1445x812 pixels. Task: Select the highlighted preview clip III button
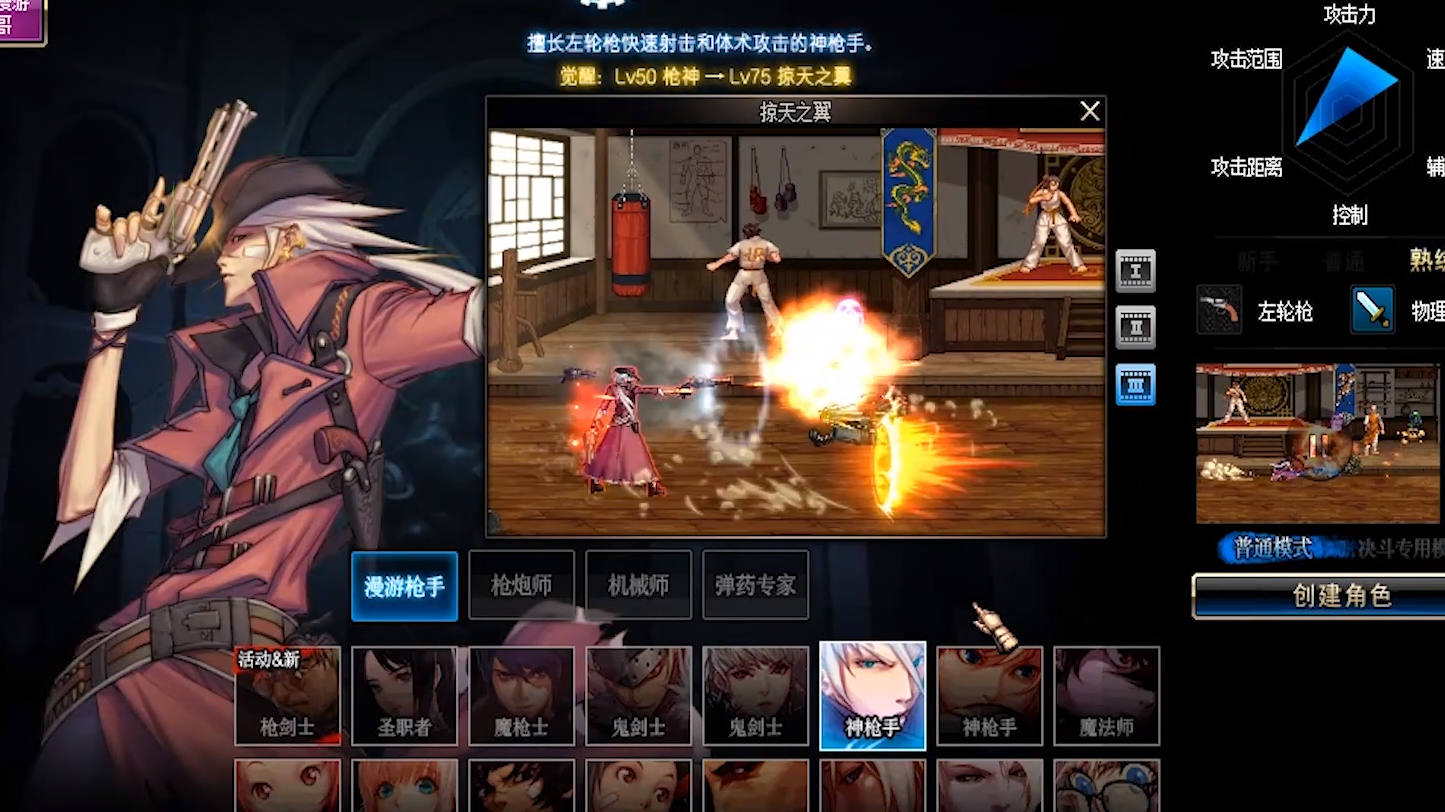coord(1136,384)
